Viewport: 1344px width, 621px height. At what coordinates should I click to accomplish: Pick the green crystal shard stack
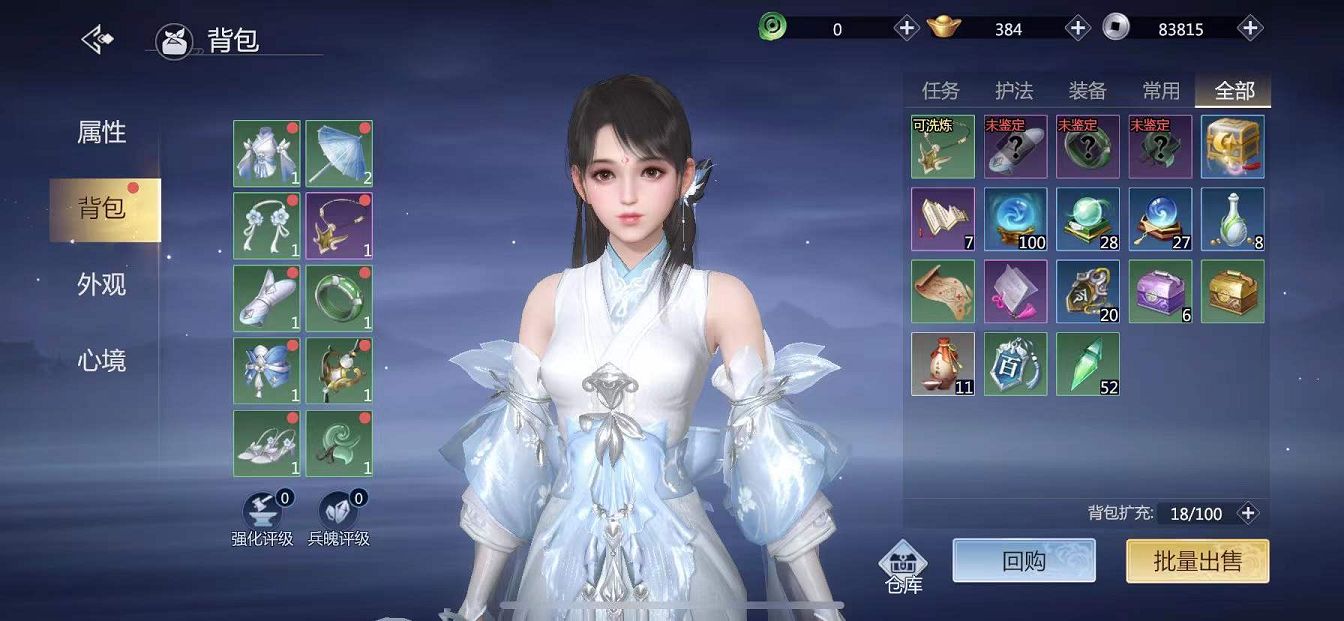(1087, 364)
